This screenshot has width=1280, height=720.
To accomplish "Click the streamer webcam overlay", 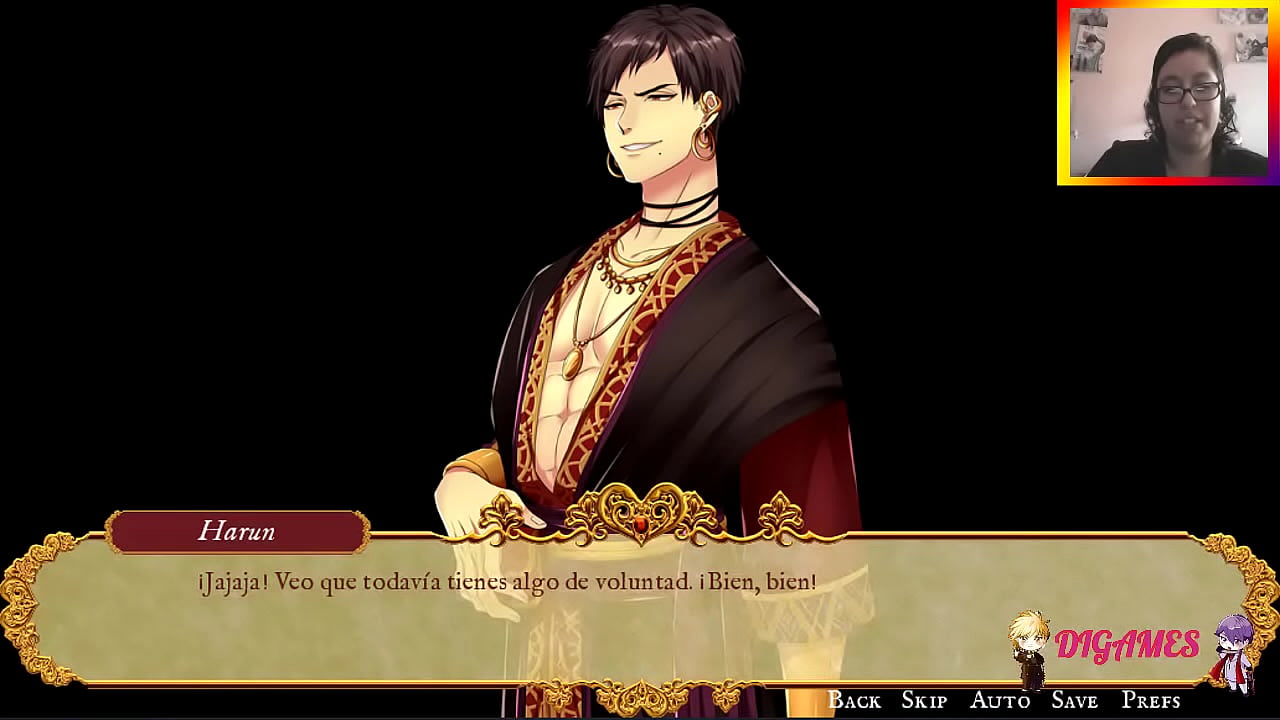I will (x=1168, y=92).
